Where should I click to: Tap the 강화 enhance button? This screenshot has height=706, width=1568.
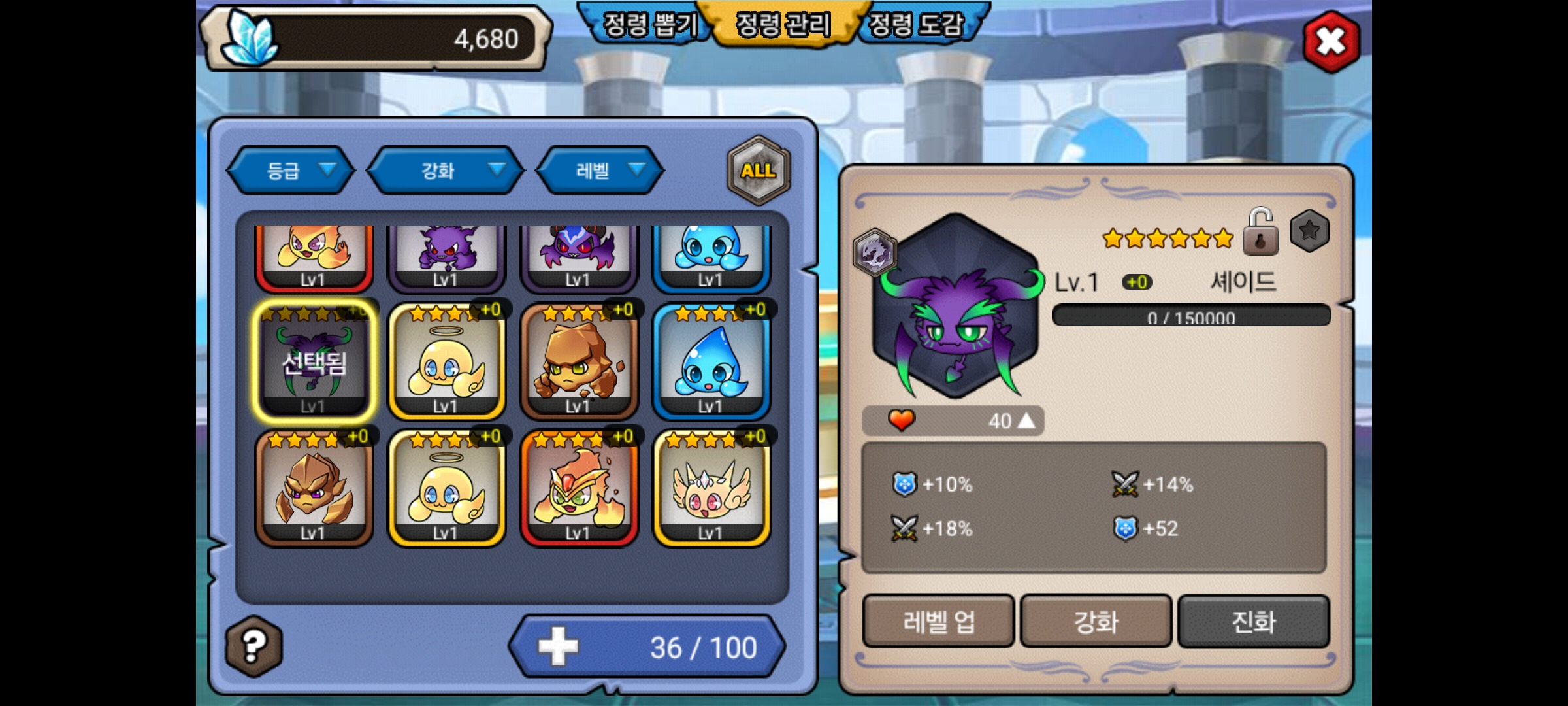[x=1096, y=621]
